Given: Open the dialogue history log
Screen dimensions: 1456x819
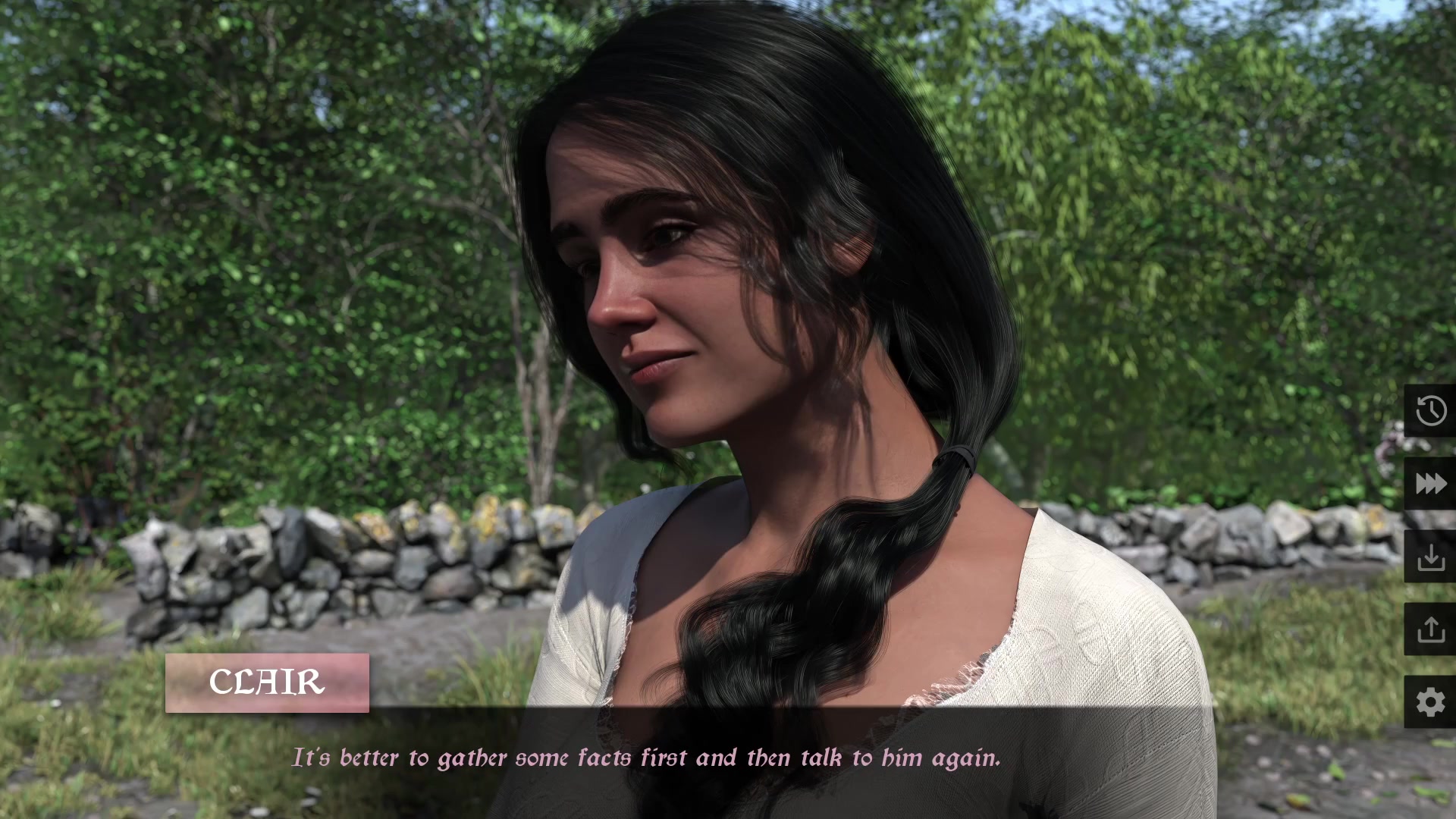Looking at the screenshot, I should point(1430,410).
